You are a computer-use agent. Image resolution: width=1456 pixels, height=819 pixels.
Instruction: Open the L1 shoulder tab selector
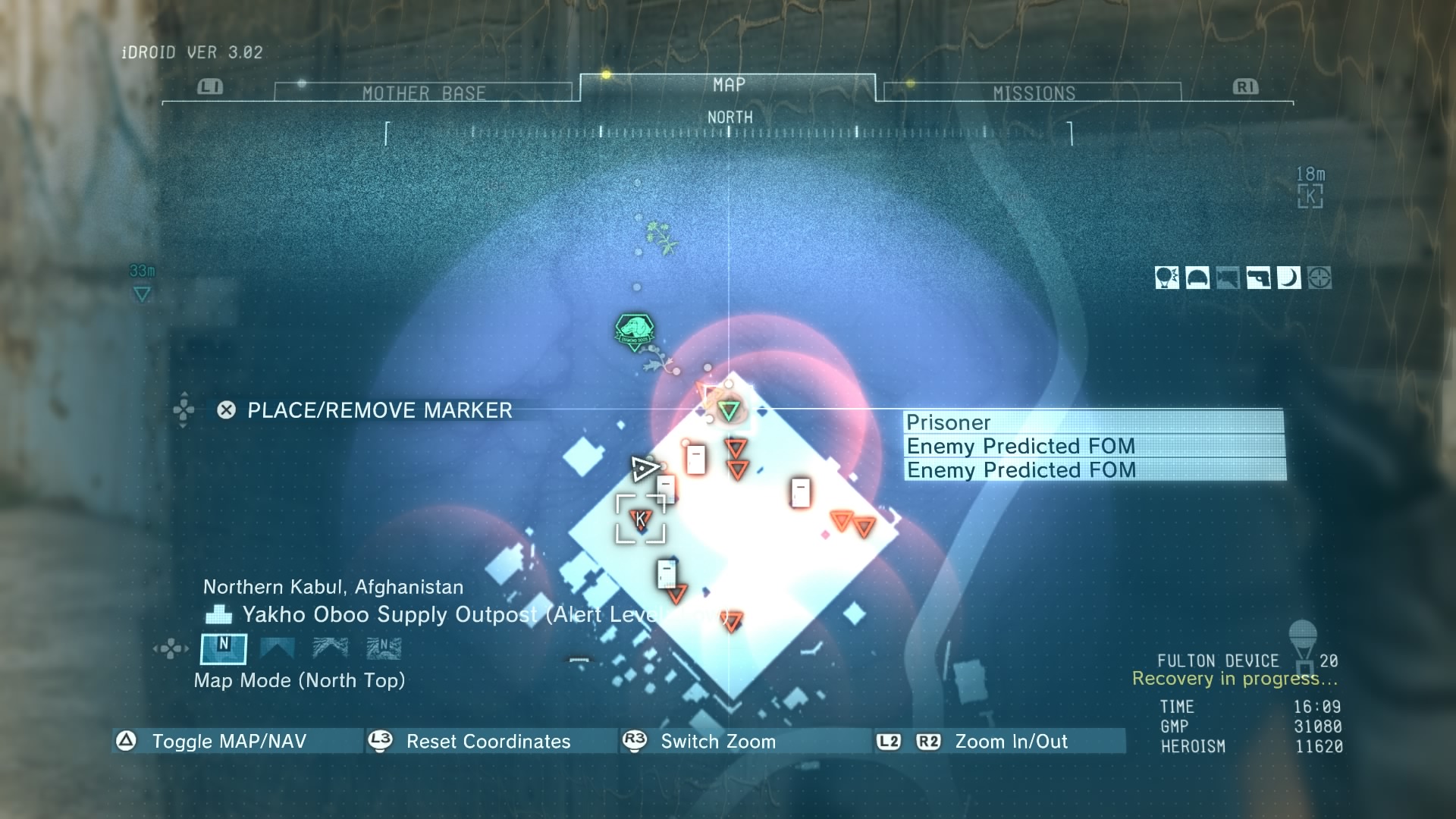(209, 86)
